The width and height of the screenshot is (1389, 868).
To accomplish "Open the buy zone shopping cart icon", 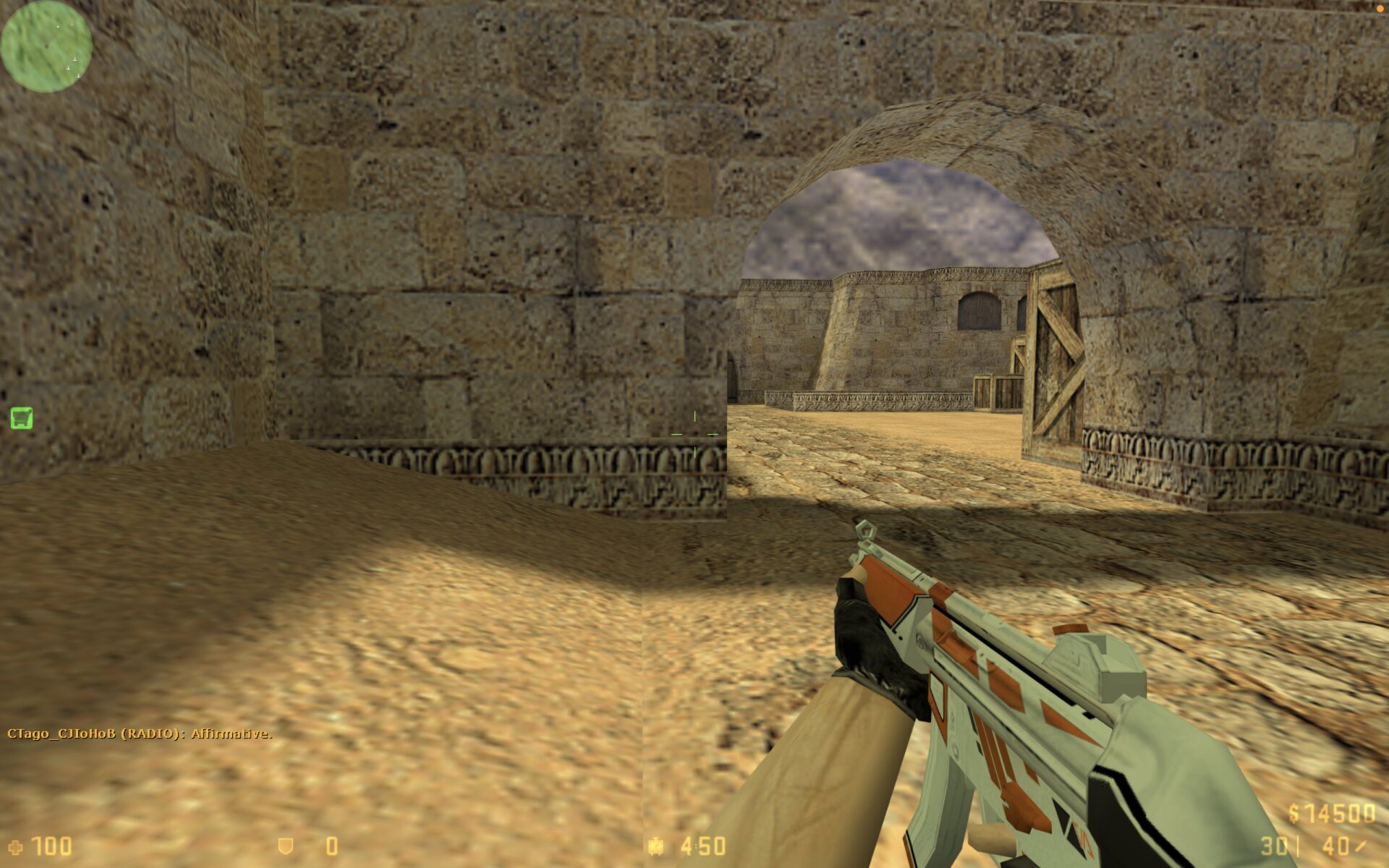I will 22,417.
